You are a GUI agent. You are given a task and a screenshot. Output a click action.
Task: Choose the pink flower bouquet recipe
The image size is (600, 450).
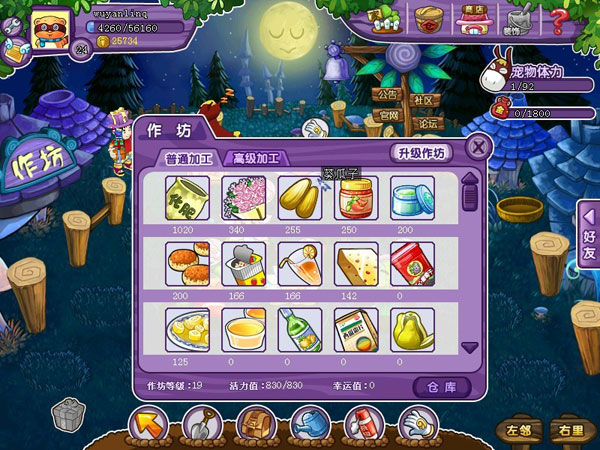(x=243, y=197)
